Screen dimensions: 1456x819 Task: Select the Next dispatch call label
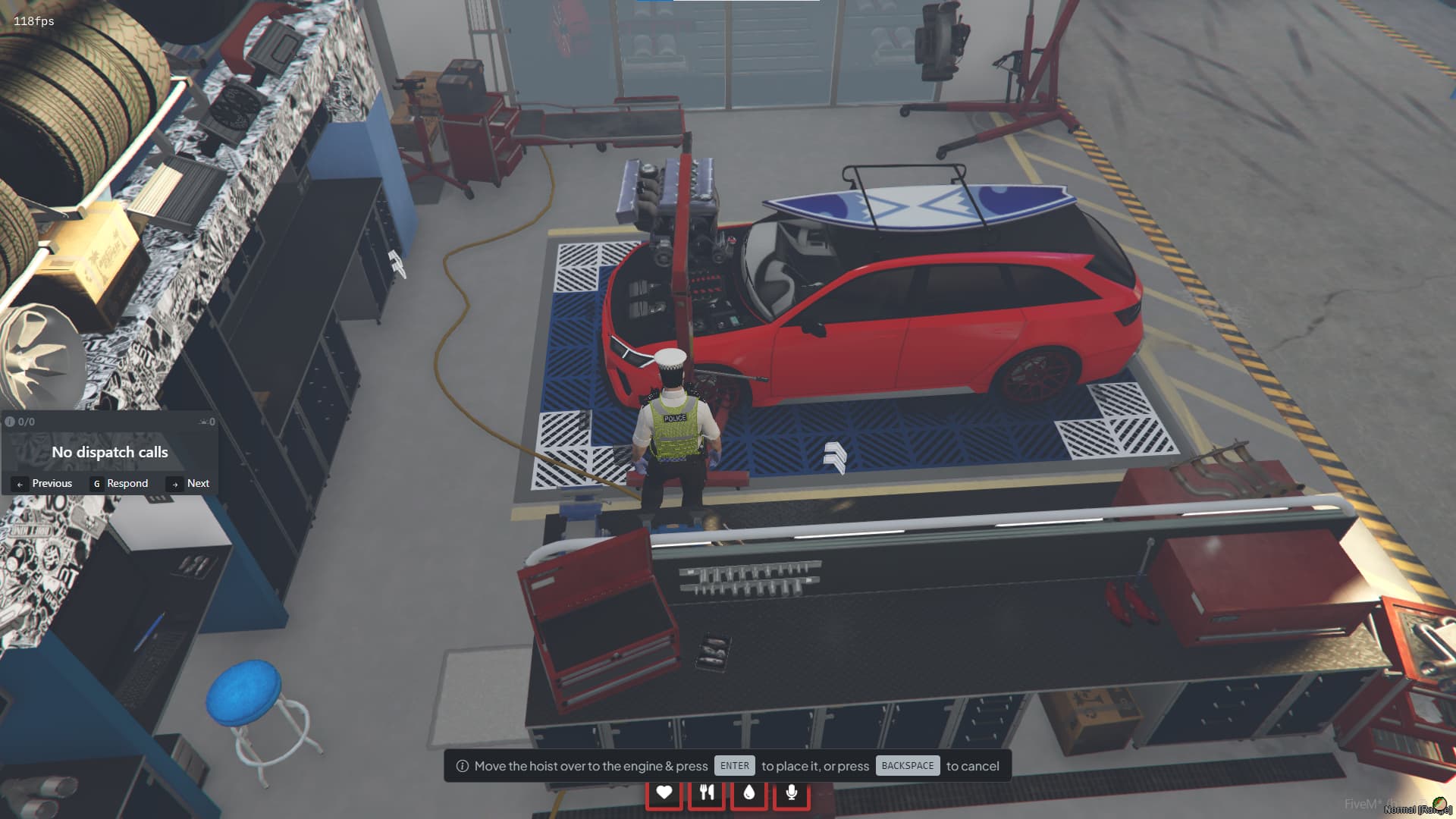click(x=198, y=483)
